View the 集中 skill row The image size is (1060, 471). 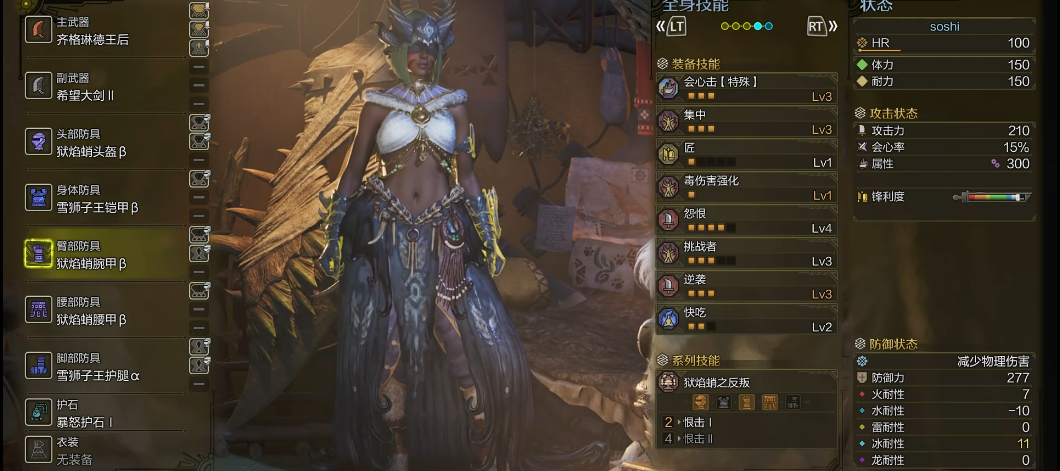coord(746,122)
